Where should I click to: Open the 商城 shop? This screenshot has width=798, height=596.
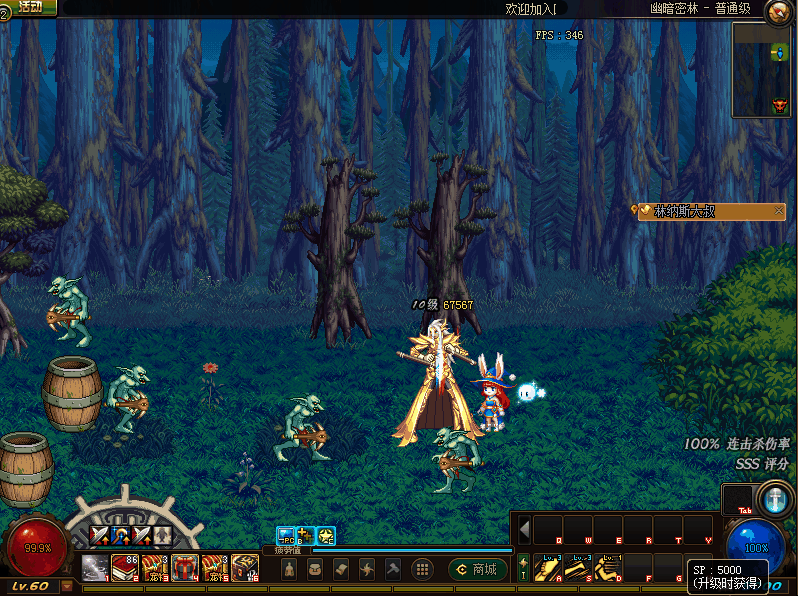(x=478, y=569)
